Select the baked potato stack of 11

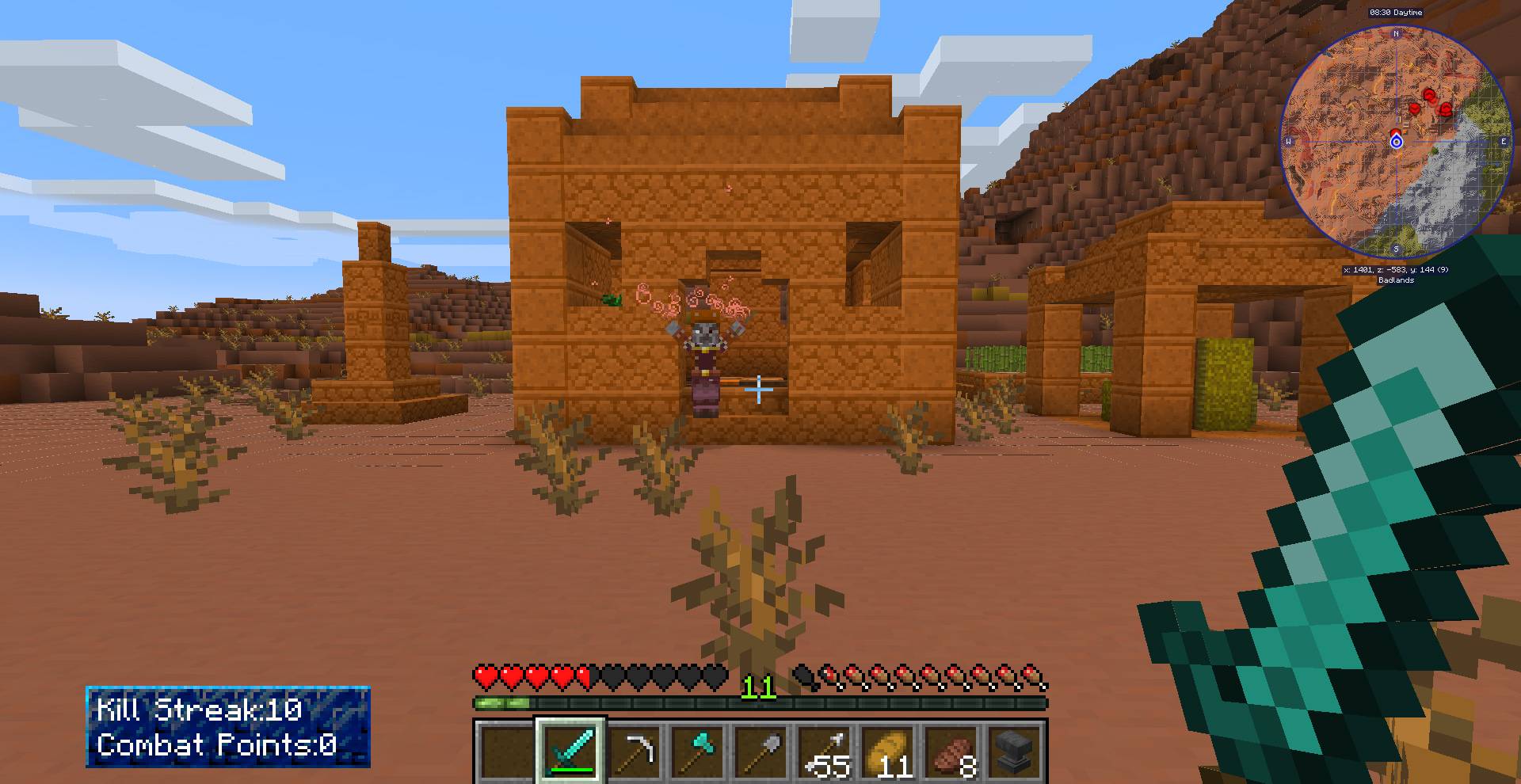click(894, 748)
